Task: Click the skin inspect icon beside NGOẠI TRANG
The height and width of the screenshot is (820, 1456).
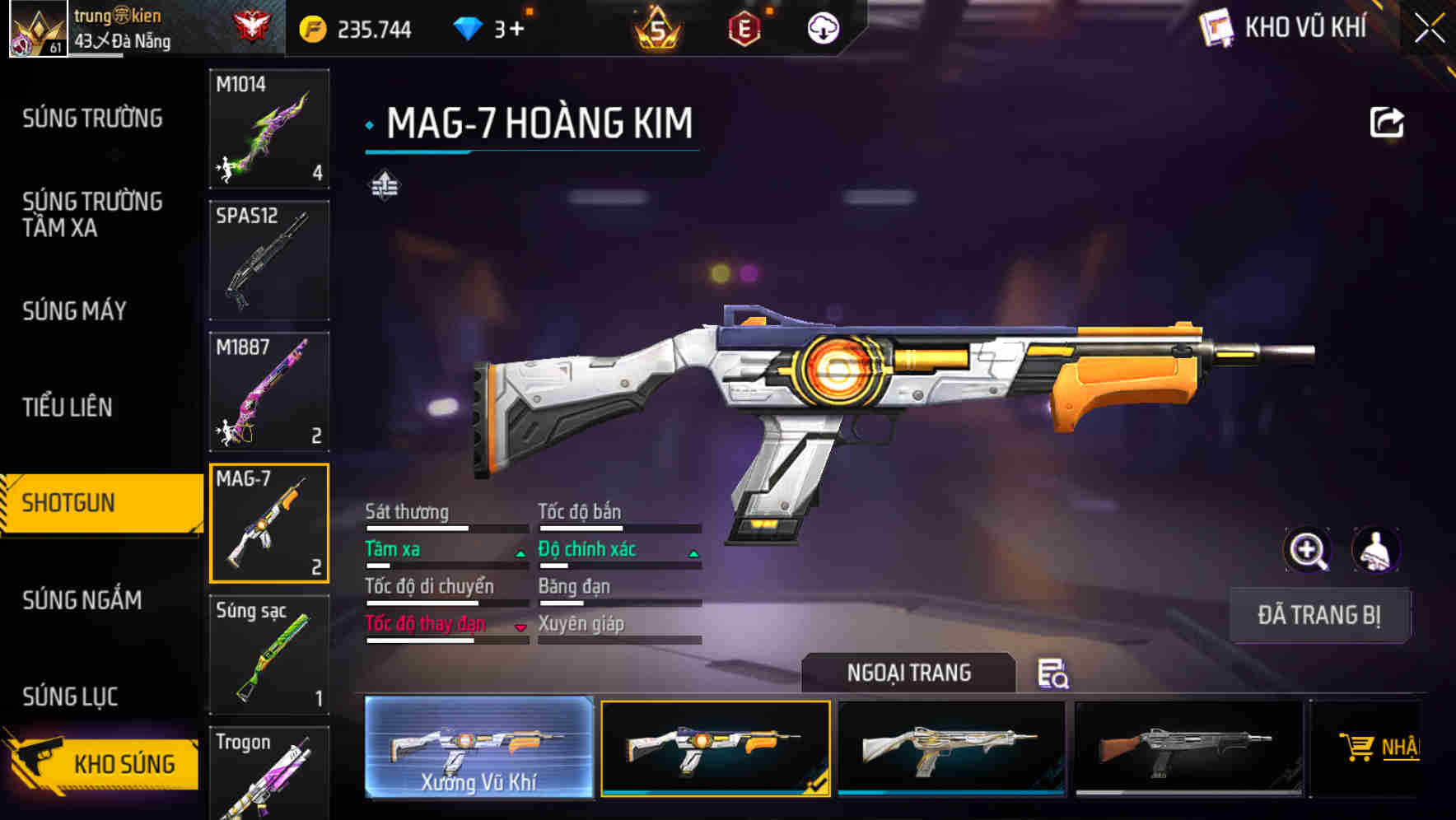Action: 1055,674
